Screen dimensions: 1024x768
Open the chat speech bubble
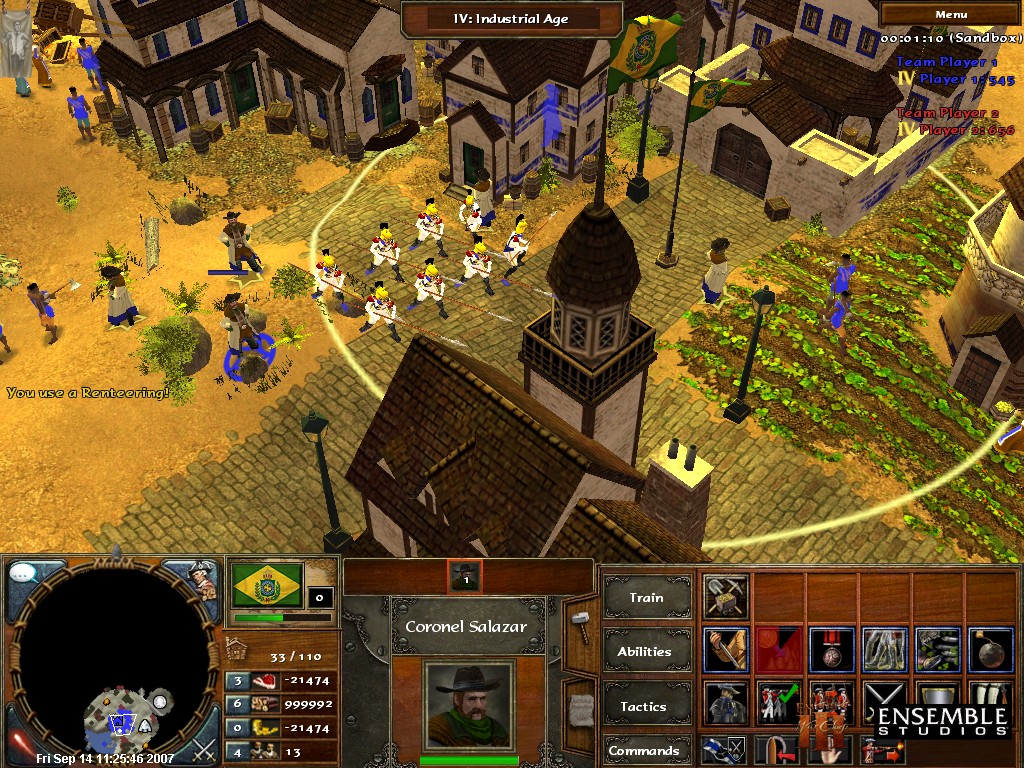24,575
